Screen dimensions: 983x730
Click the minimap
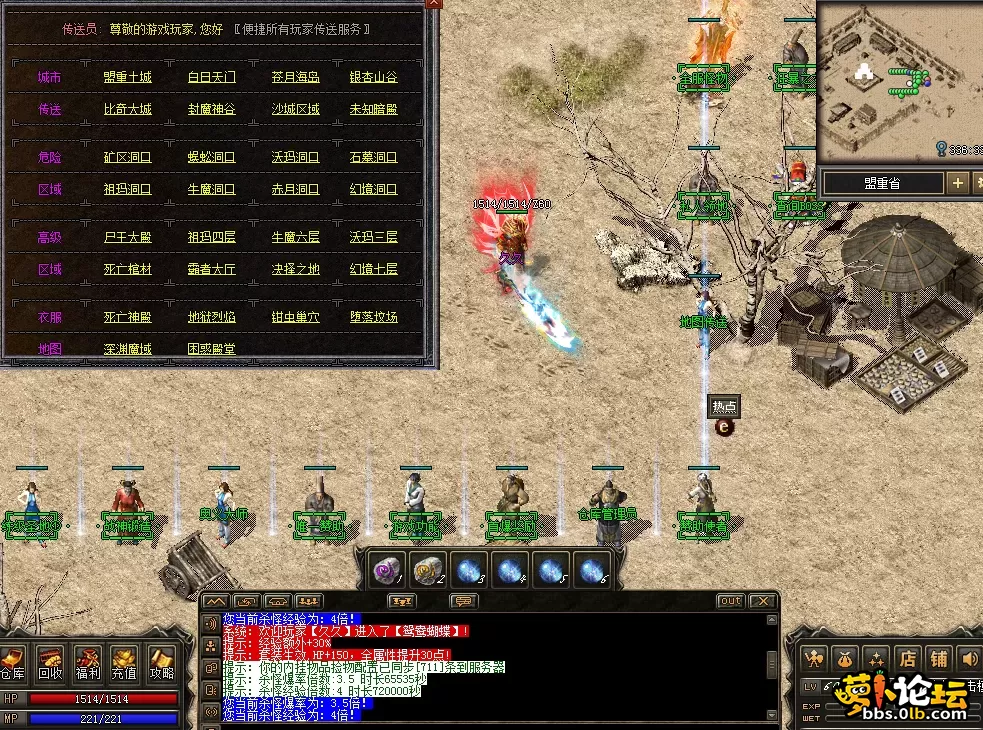coord(897,80)
